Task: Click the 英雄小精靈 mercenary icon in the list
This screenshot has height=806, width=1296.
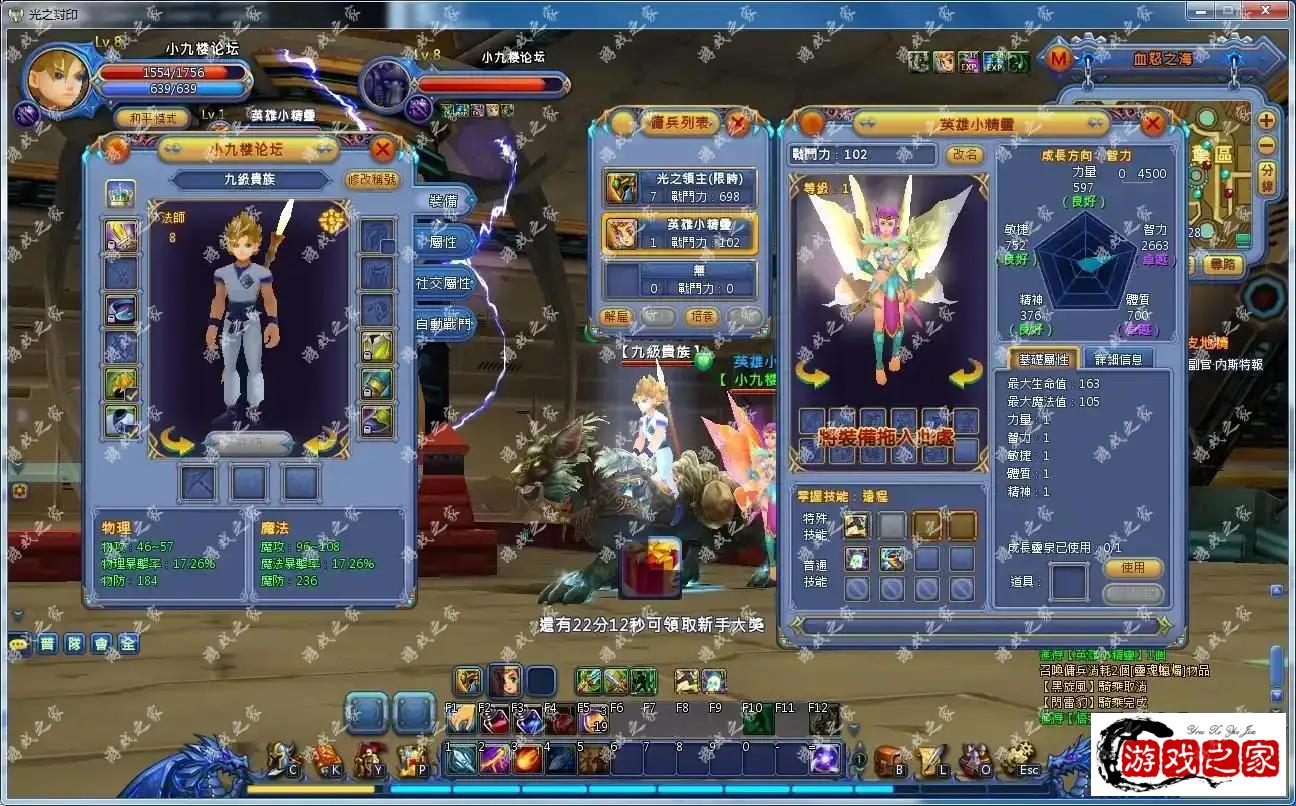Action: click(x=624, y=232)
